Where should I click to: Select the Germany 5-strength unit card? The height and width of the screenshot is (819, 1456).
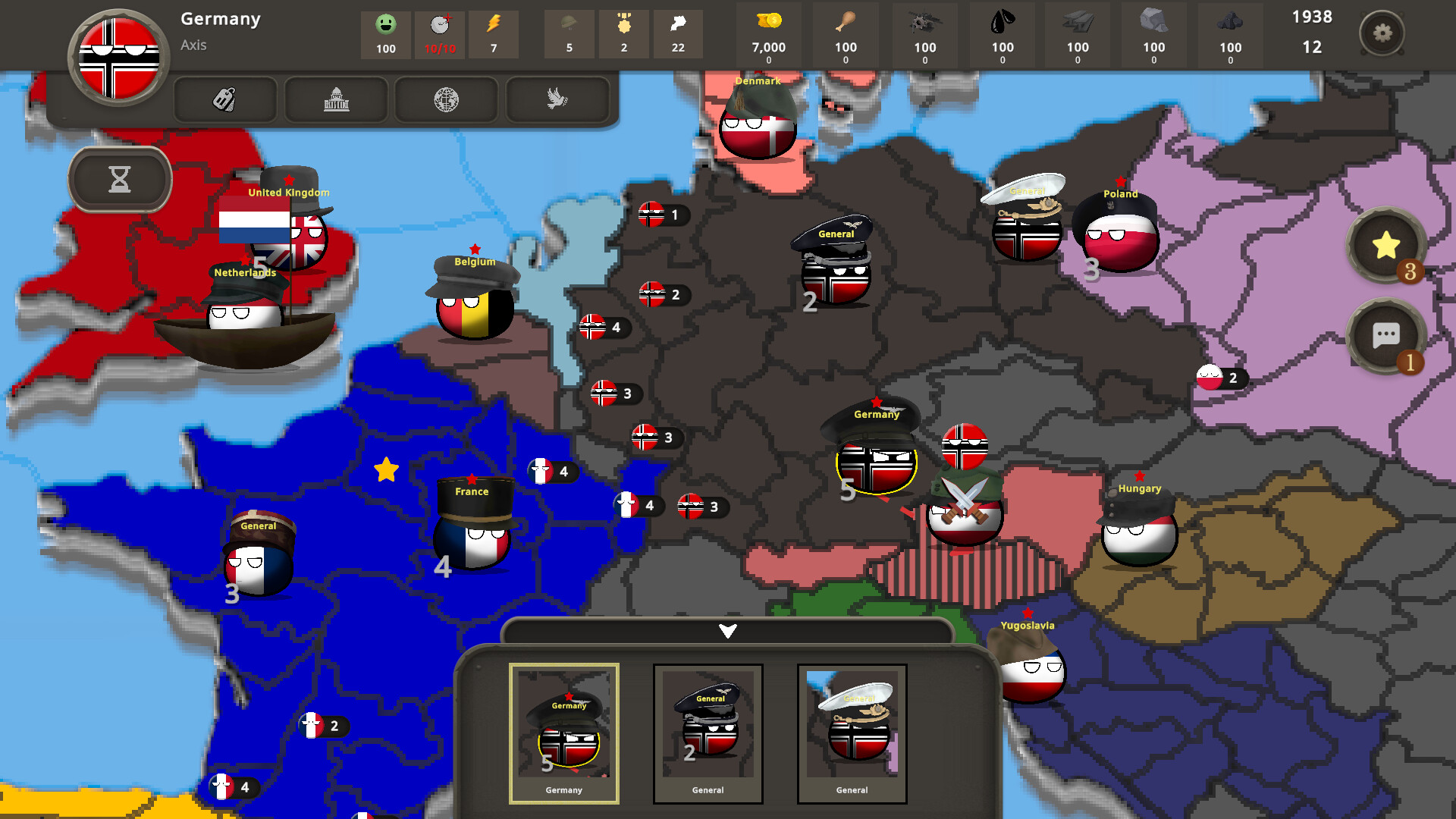[x=564, y=732]
